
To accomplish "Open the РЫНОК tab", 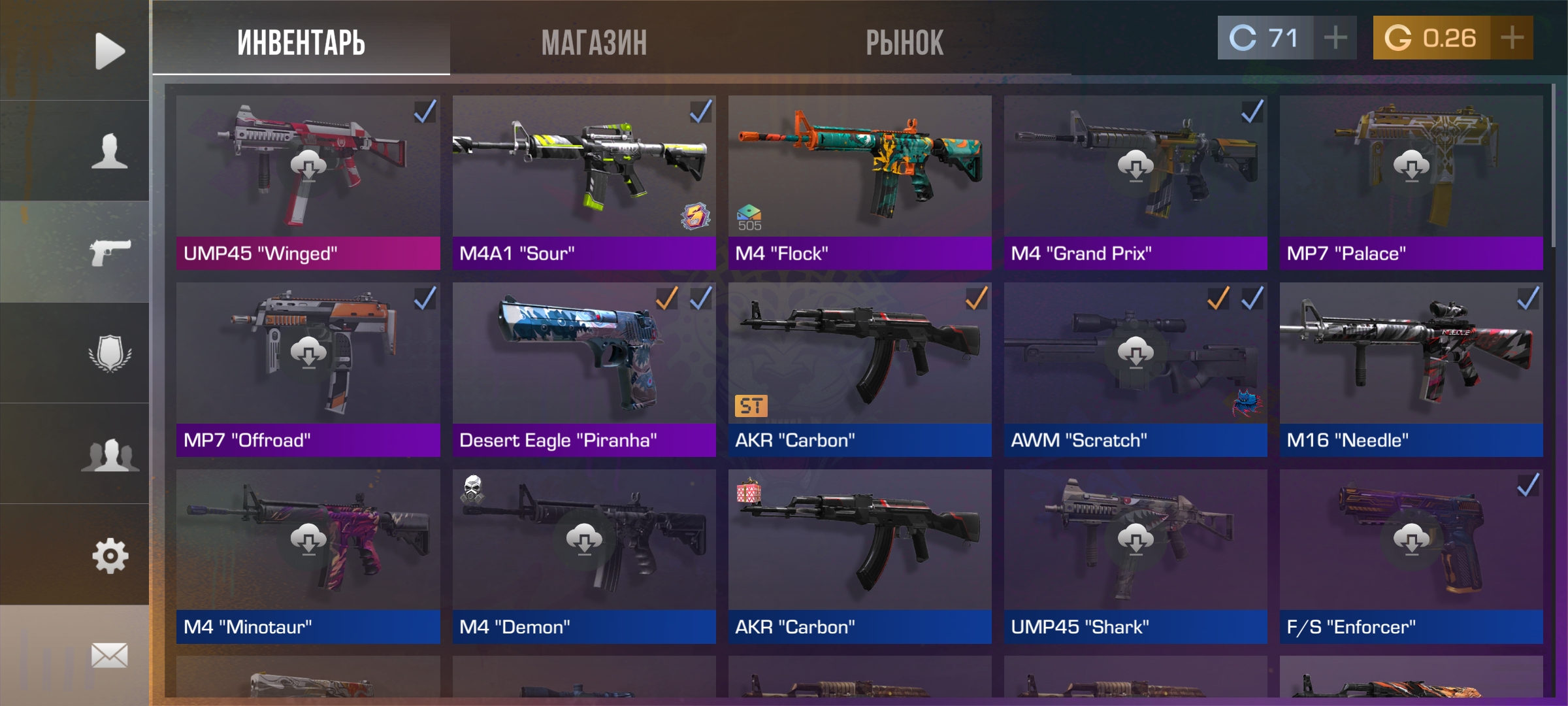I will (904, 43).
